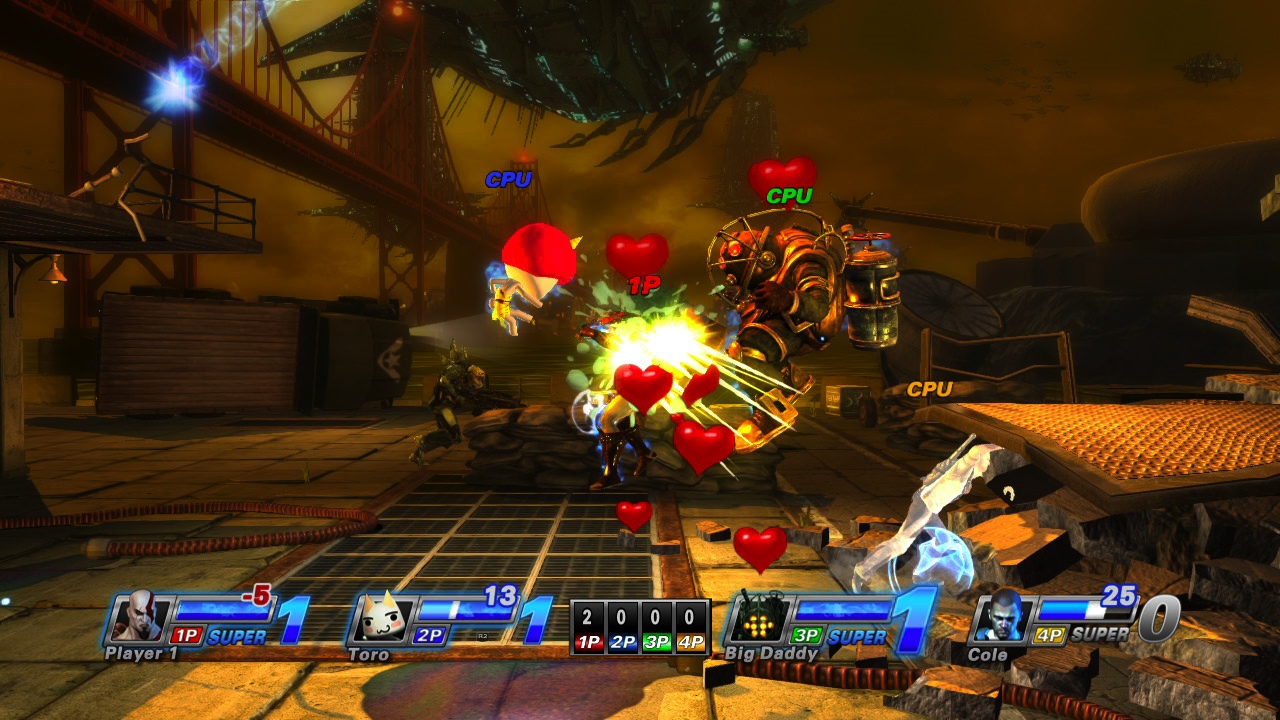The width and height of the screenshot is (1280, 720).
Task: Click the blue CPU label above the flying fighter
Action: [511, 181]
